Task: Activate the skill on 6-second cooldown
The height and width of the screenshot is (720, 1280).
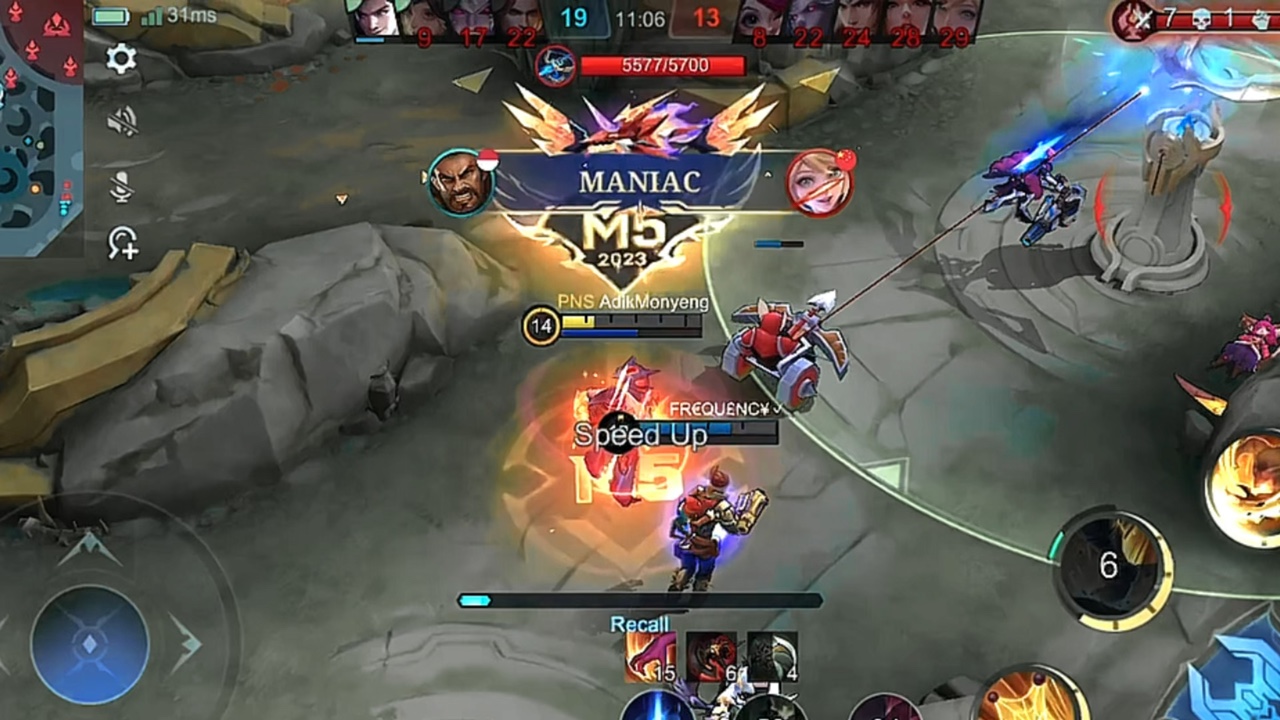Action: point(1109,568)
